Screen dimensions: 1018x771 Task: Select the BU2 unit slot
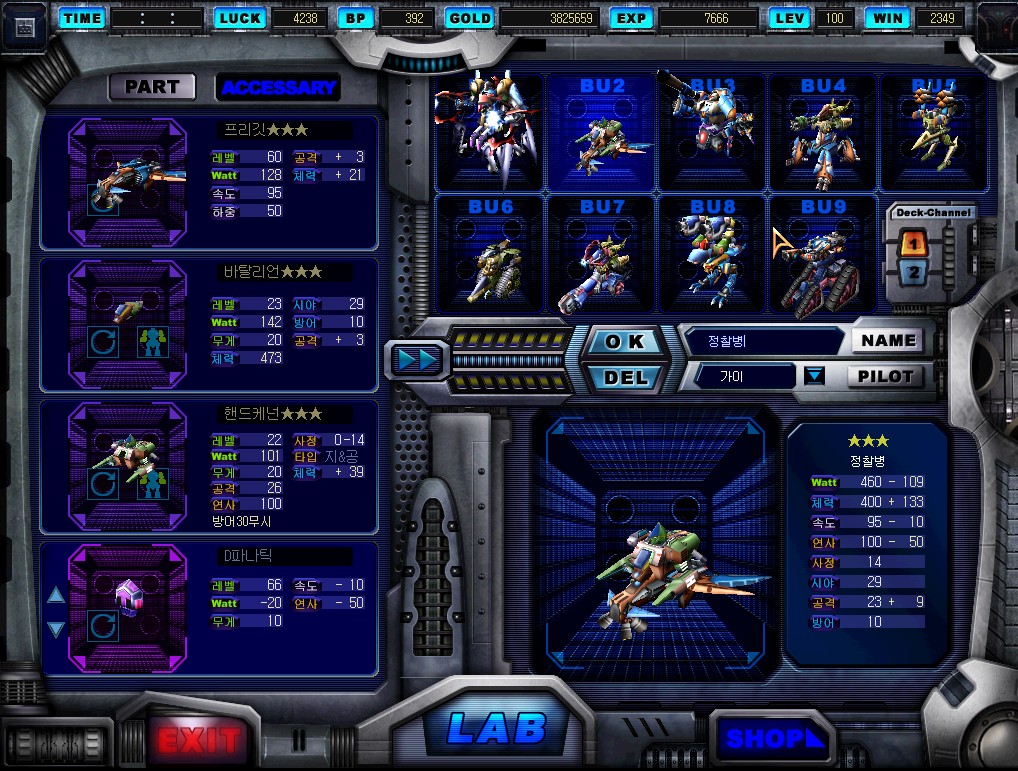[x=601, y=133]
